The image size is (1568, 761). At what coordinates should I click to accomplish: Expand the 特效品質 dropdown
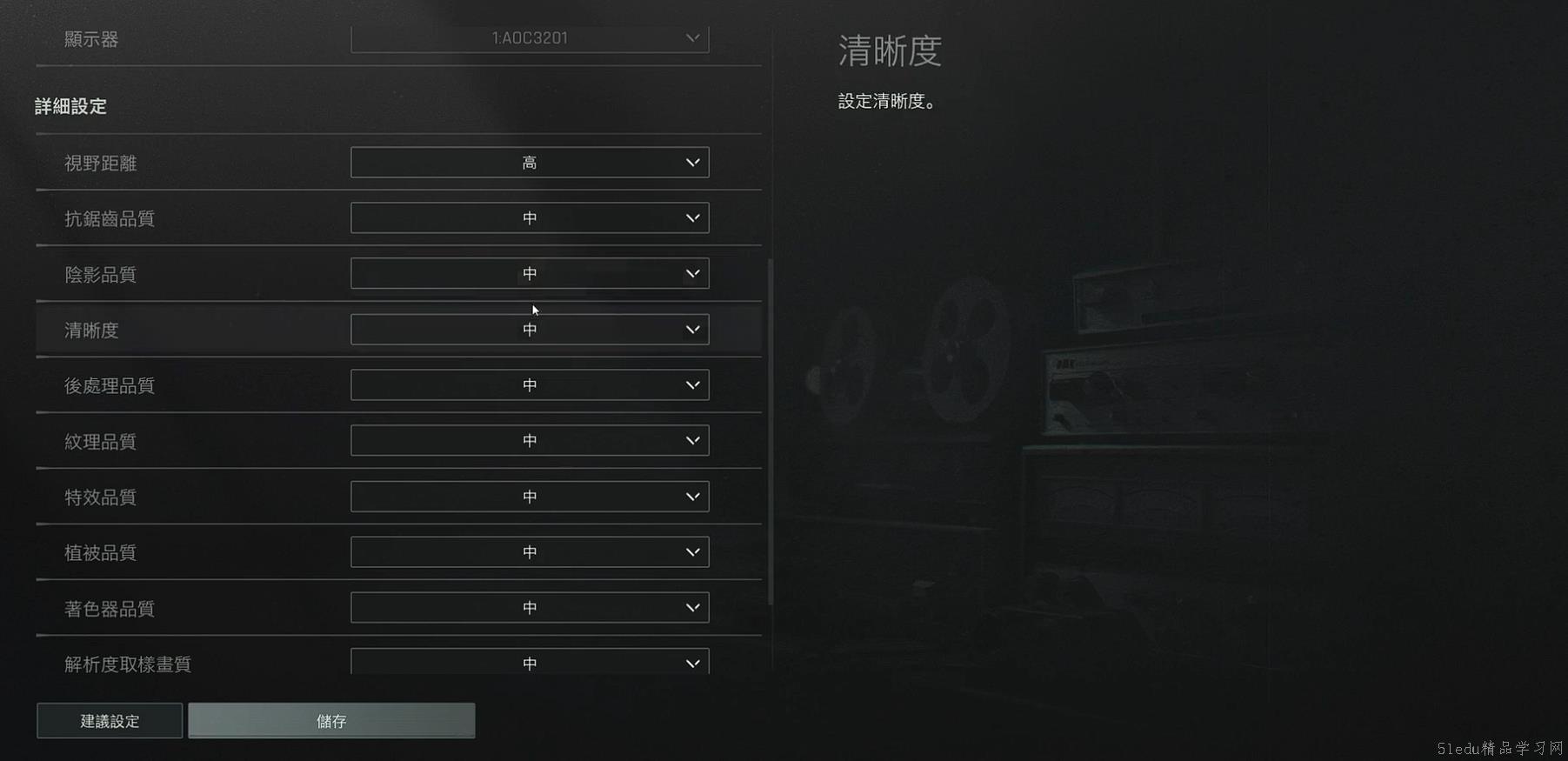coord(530,497)
